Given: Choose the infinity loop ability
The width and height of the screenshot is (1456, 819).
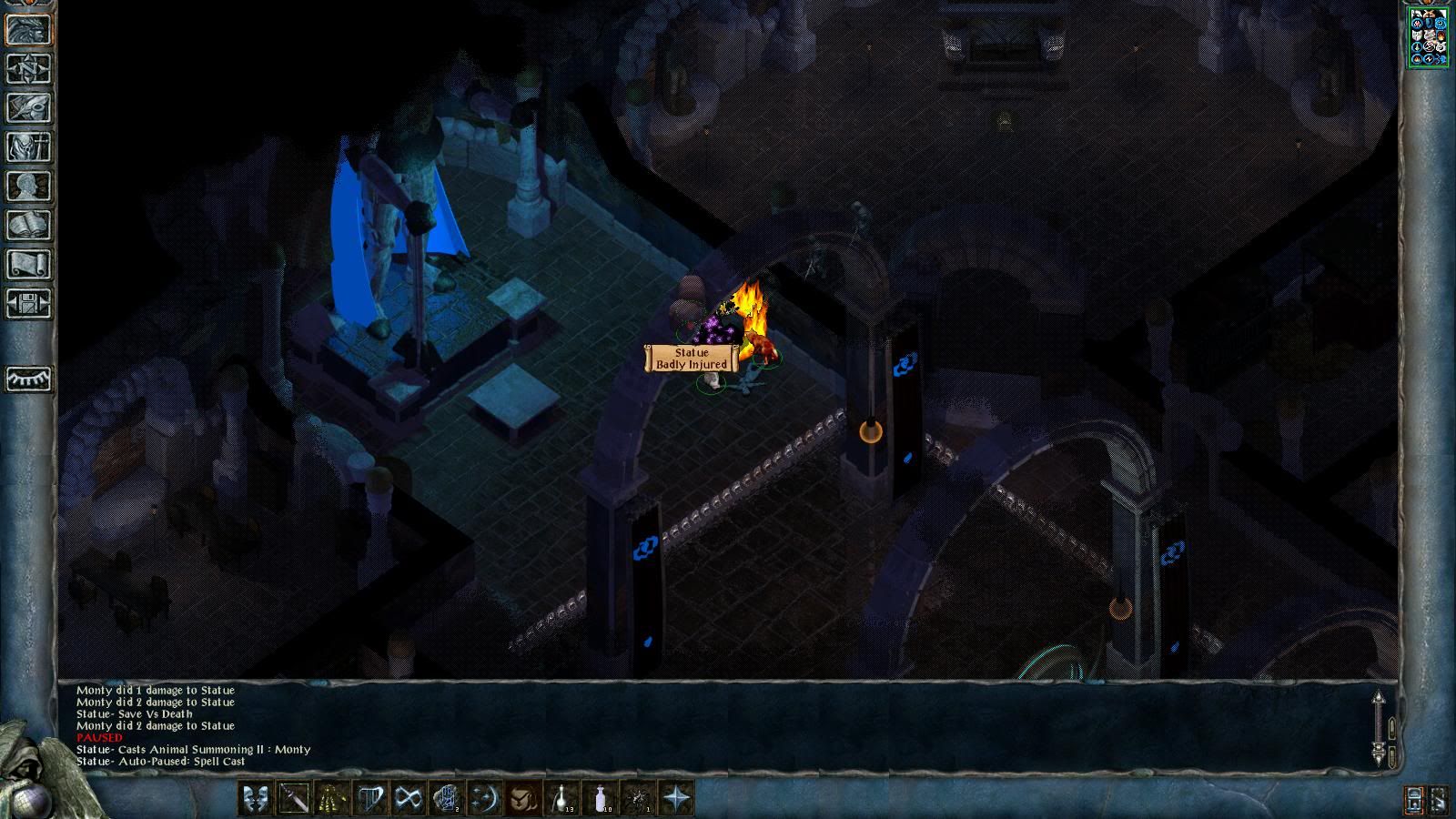Looking at the screenshot, I should 408,799.
